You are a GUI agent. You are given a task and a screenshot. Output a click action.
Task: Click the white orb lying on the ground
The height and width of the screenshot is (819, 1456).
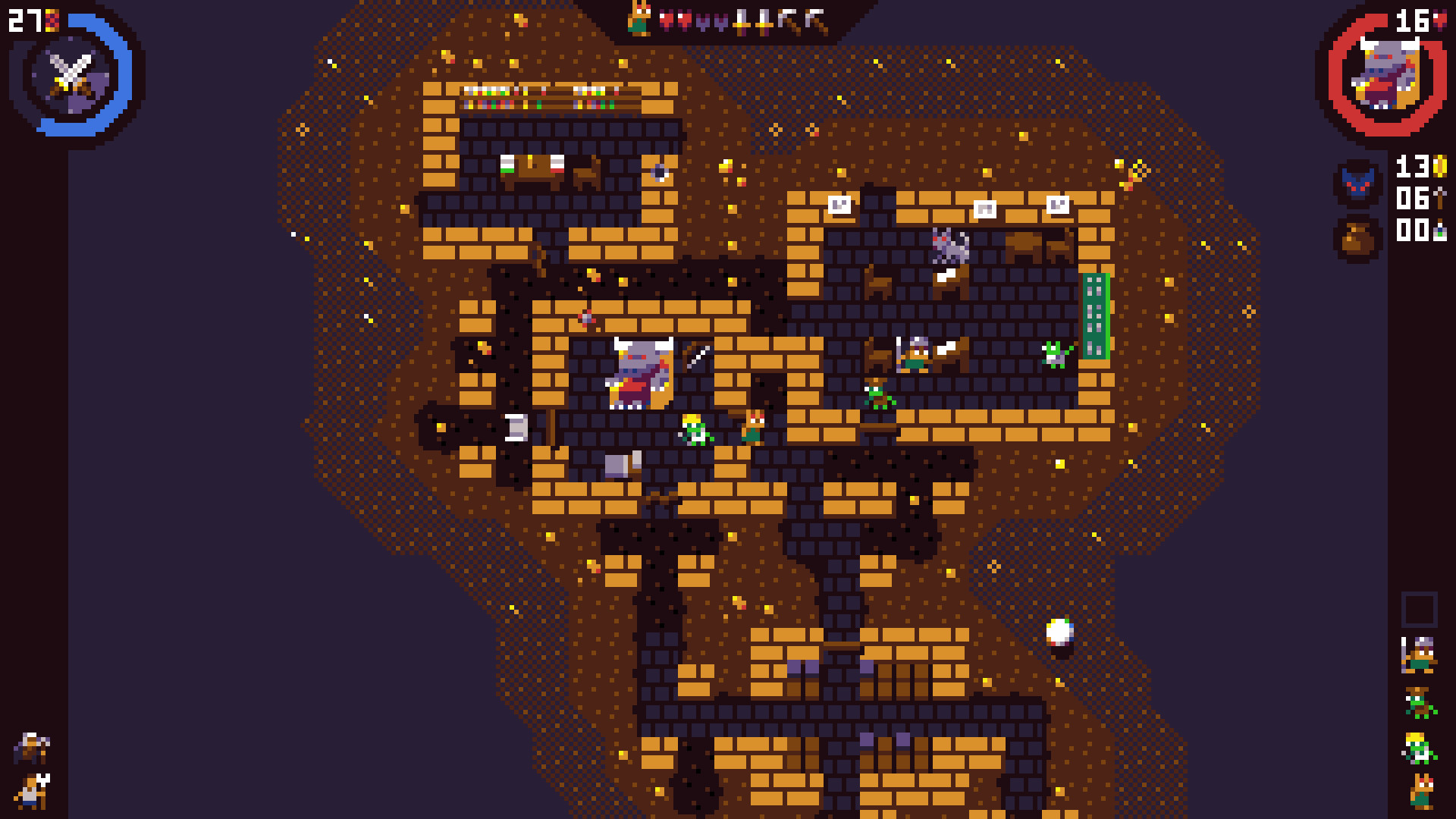click(x=1059, y=630)
